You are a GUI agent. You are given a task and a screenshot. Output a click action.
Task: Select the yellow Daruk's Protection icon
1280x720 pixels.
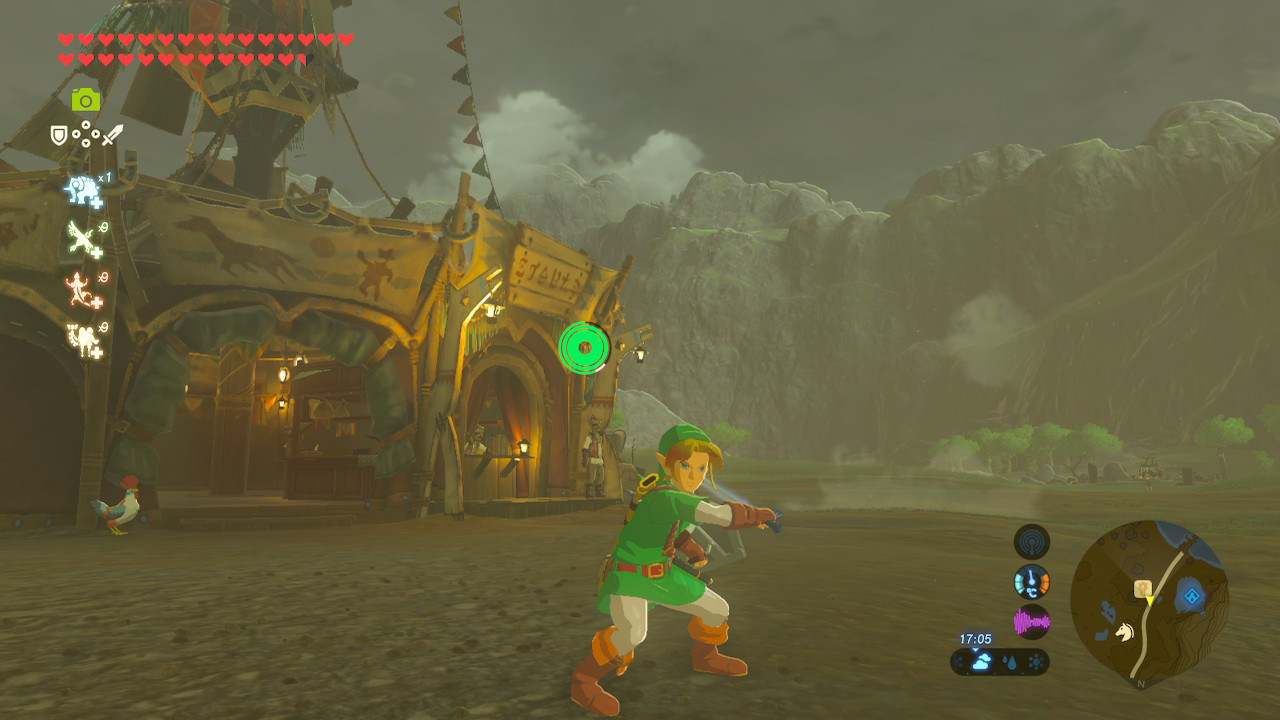coord(82,337)
